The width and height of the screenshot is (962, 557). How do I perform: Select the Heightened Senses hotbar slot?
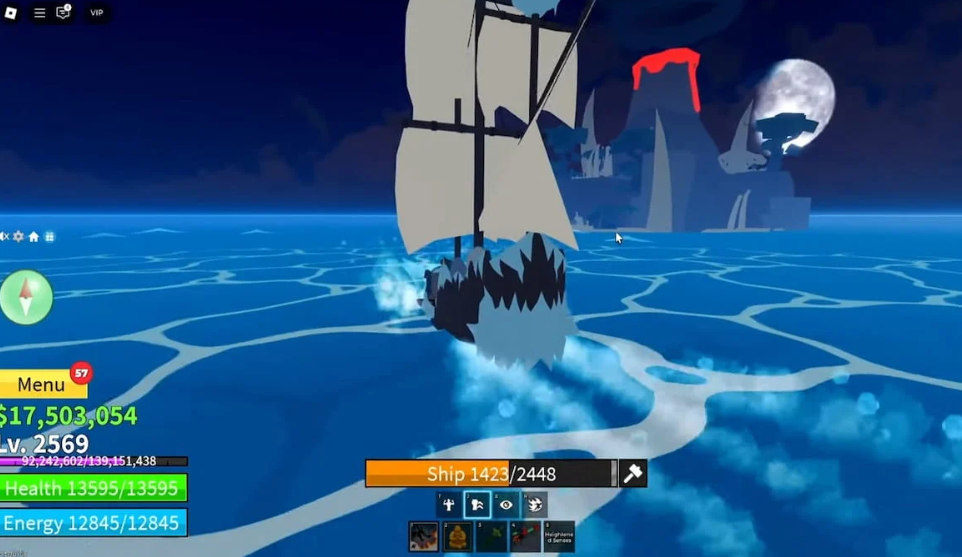point(559,536)
